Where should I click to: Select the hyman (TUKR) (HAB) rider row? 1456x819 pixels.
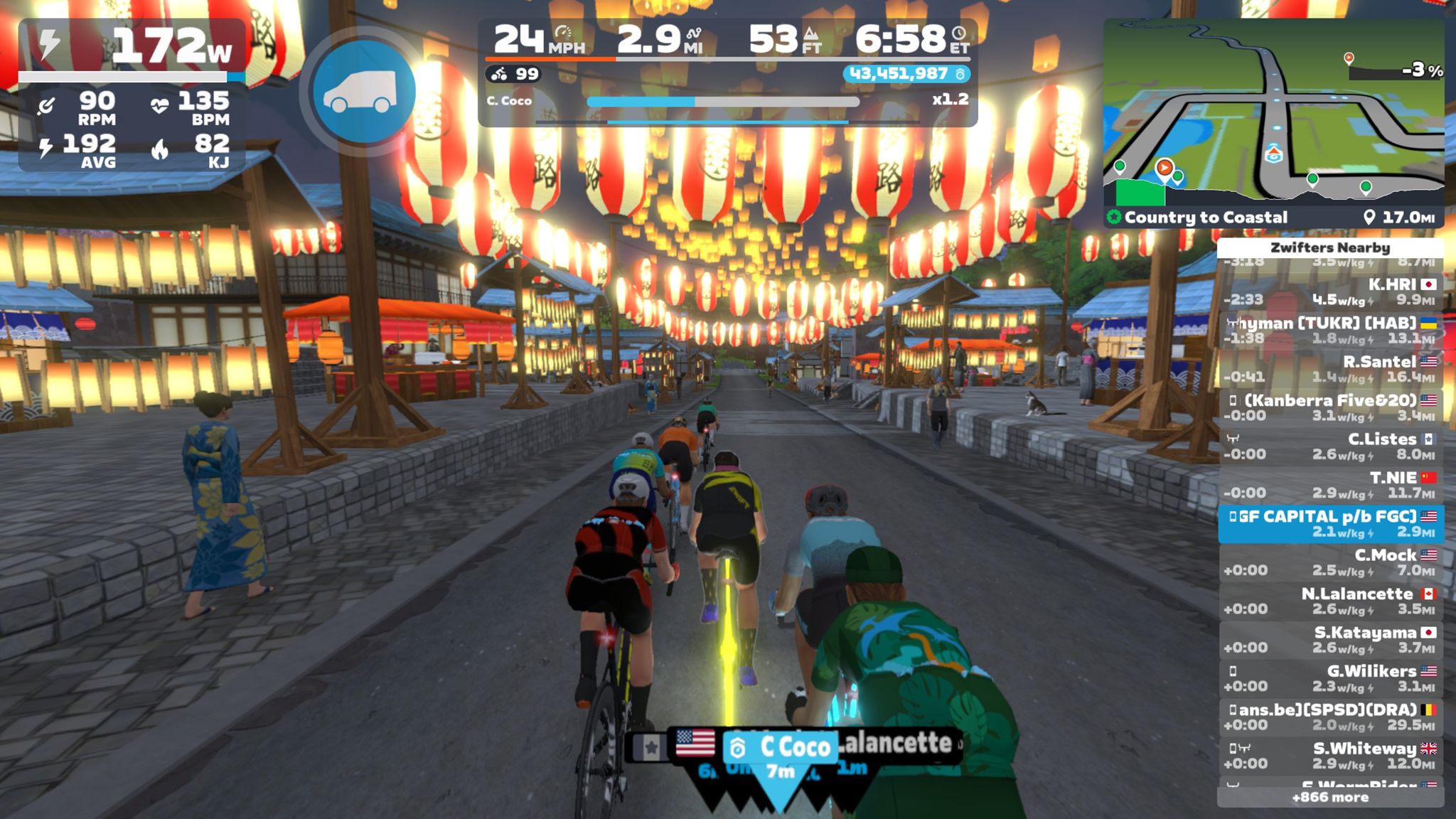click(x=1330, y=330)
